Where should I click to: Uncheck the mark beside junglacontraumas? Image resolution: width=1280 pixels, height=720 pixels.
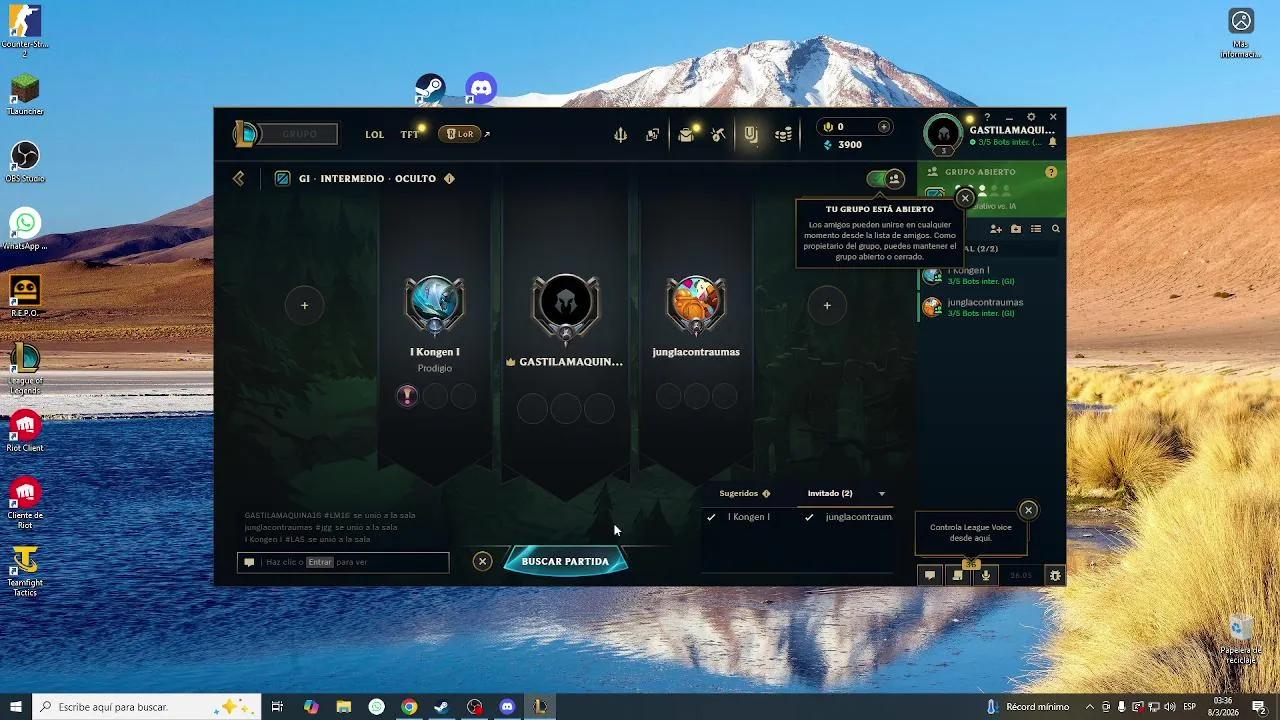808,517
